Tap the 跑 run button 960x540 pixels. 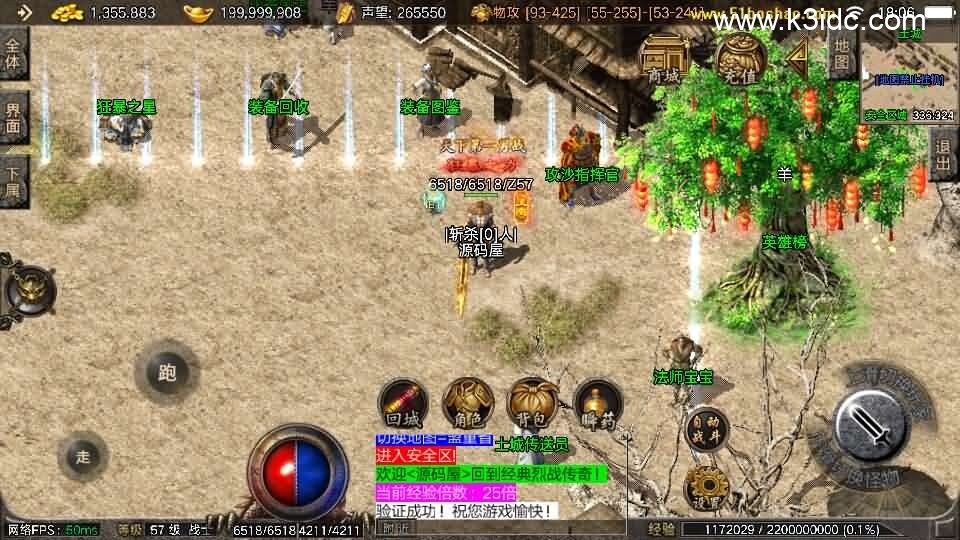[167, 373]
